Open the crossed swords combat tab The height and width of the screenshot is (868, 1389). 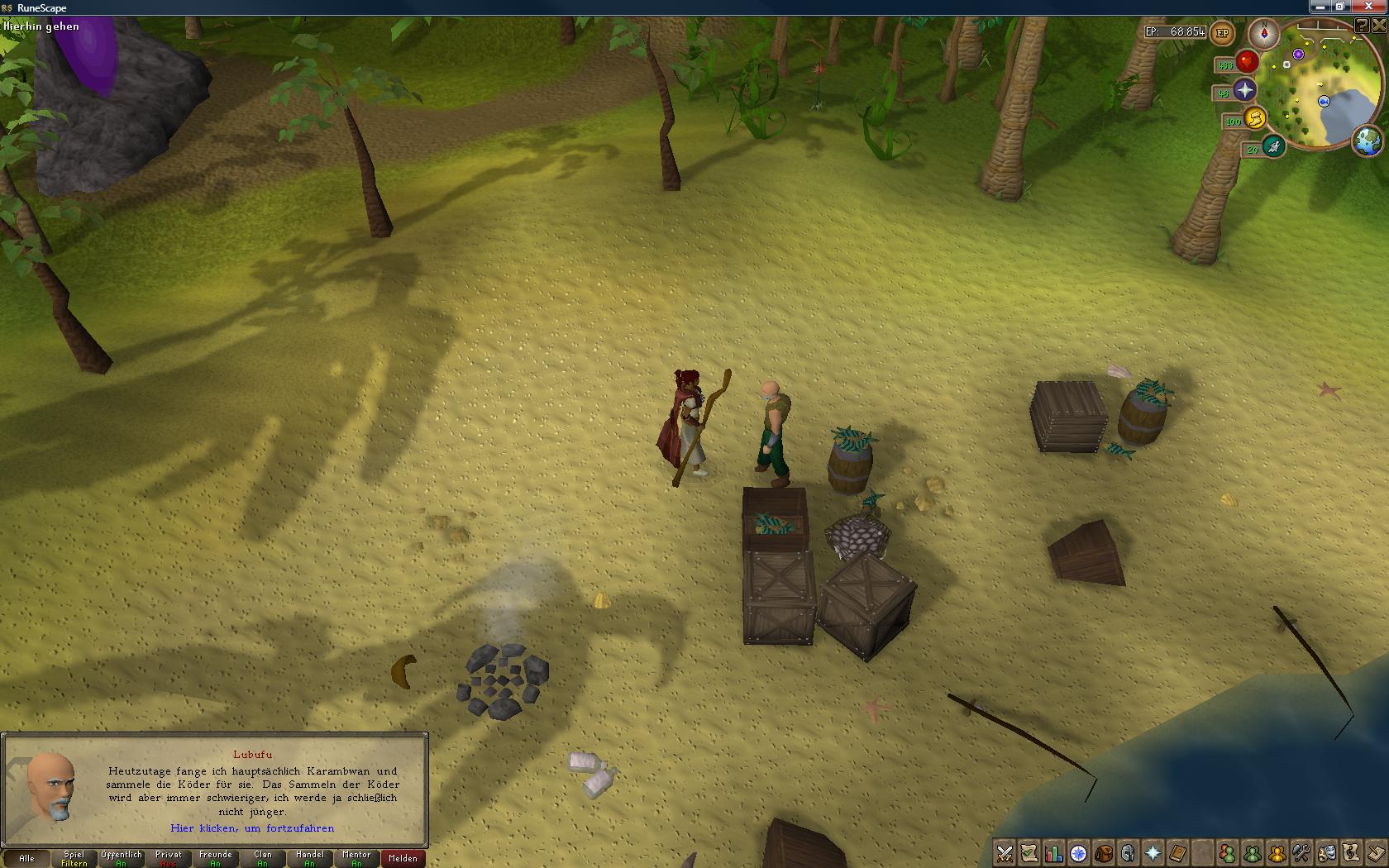(x=1005, y=853)
